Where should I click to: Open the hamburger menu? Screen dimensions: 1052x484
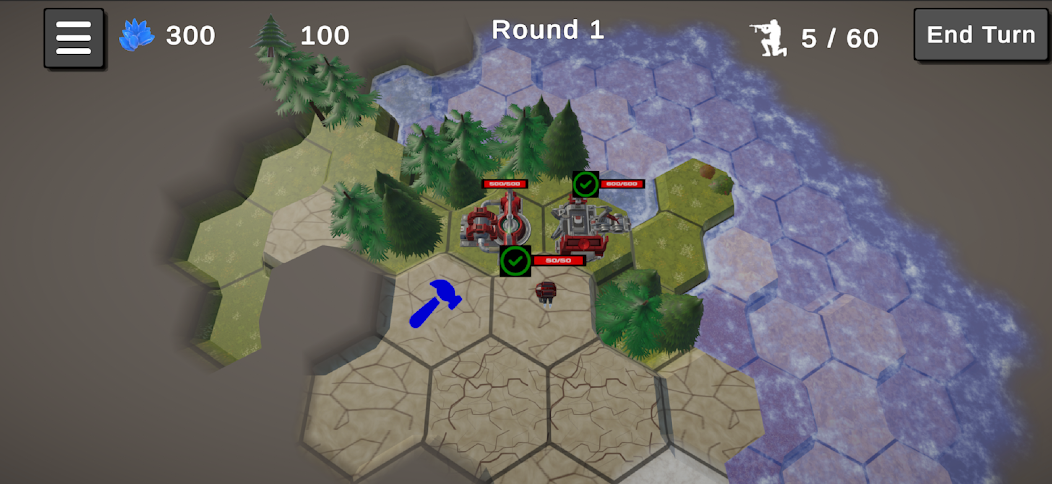[73, 38]
